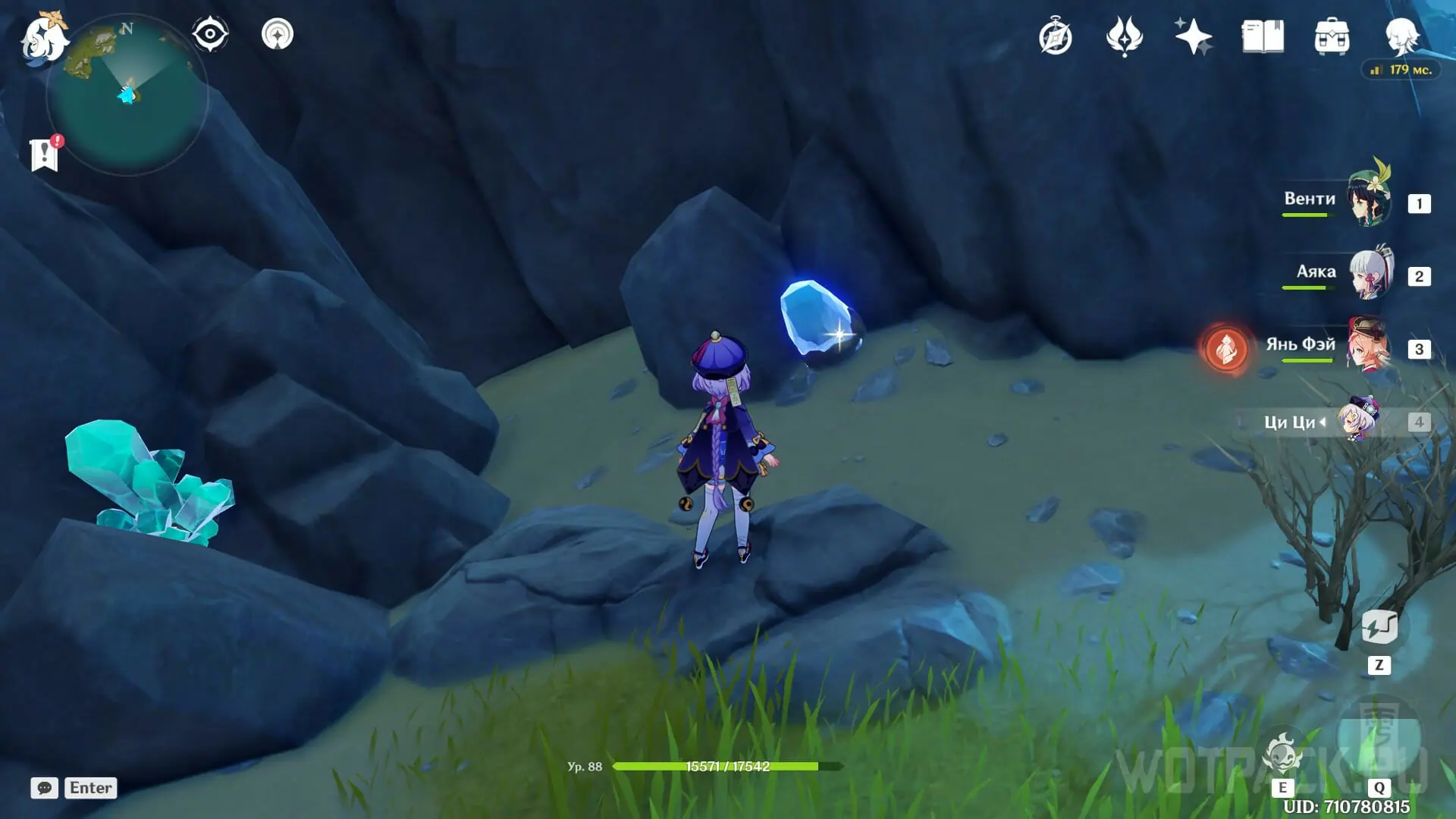Screen dimensions: 1456x819
Task: Open the book icon in the top bar
Action: click(x=1263, y=37)
